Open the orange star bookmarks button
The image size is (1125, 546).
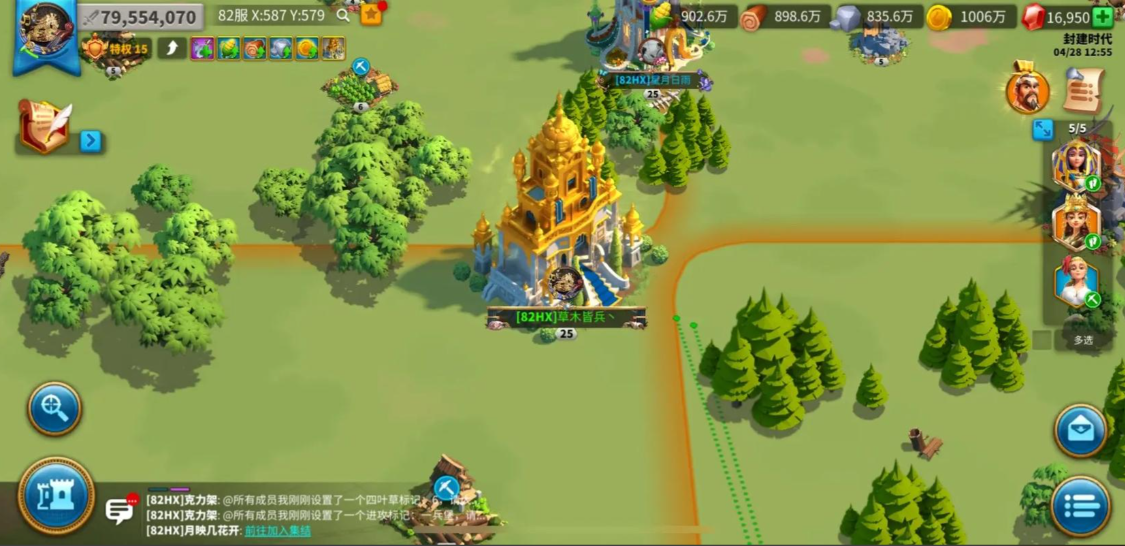[x=371, y=15]
